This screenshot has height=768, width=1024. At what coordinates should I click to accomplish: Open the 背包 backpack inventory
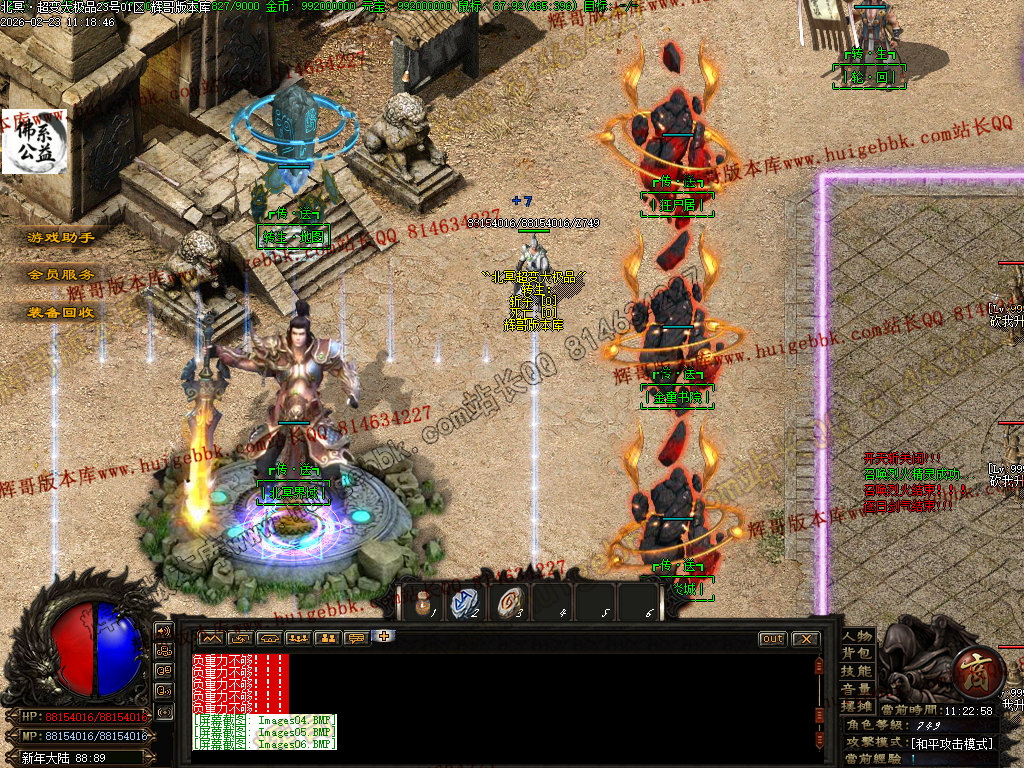click(857, 653)
